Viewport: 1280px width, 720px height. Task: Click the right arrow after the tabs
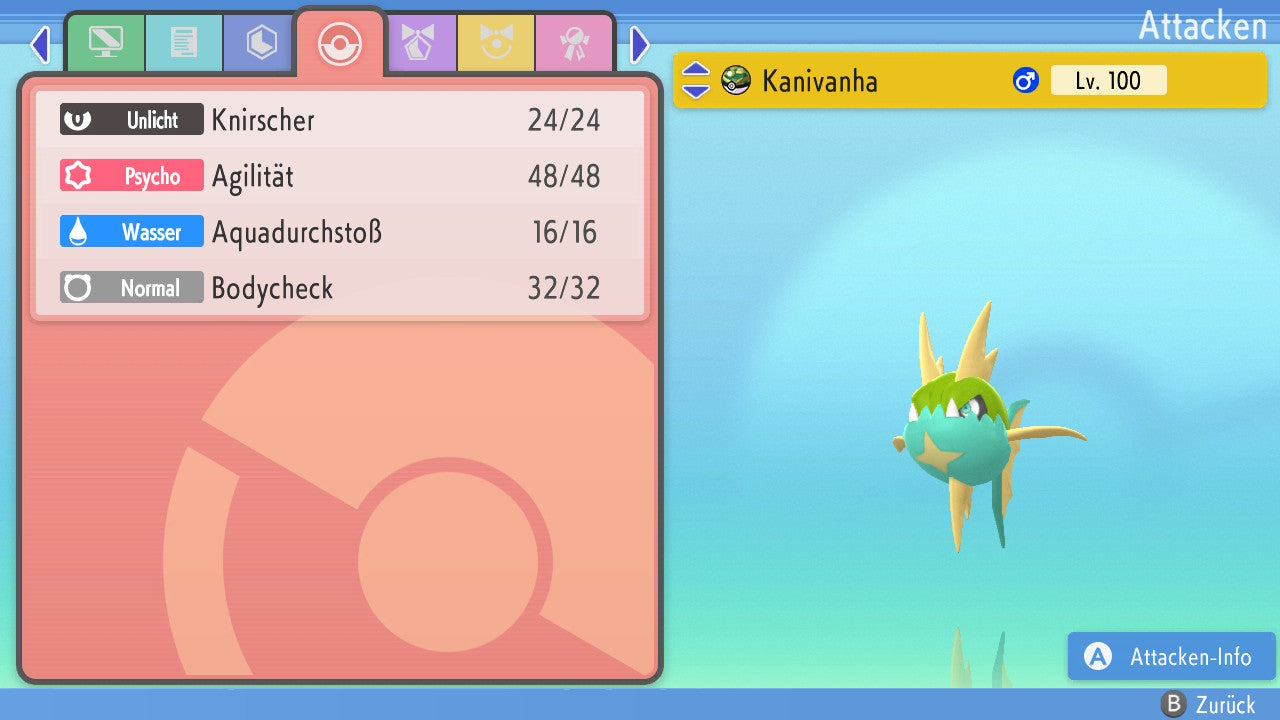click(640, 44)
